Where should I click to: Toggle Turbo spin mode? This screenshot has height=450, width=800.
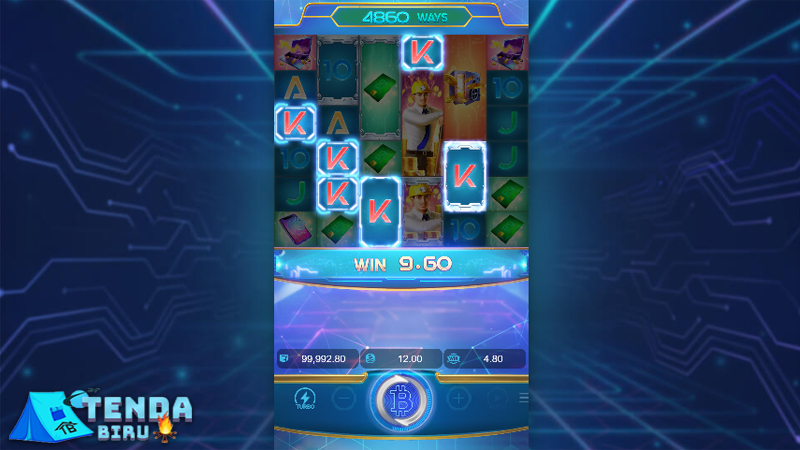(304, 399)
